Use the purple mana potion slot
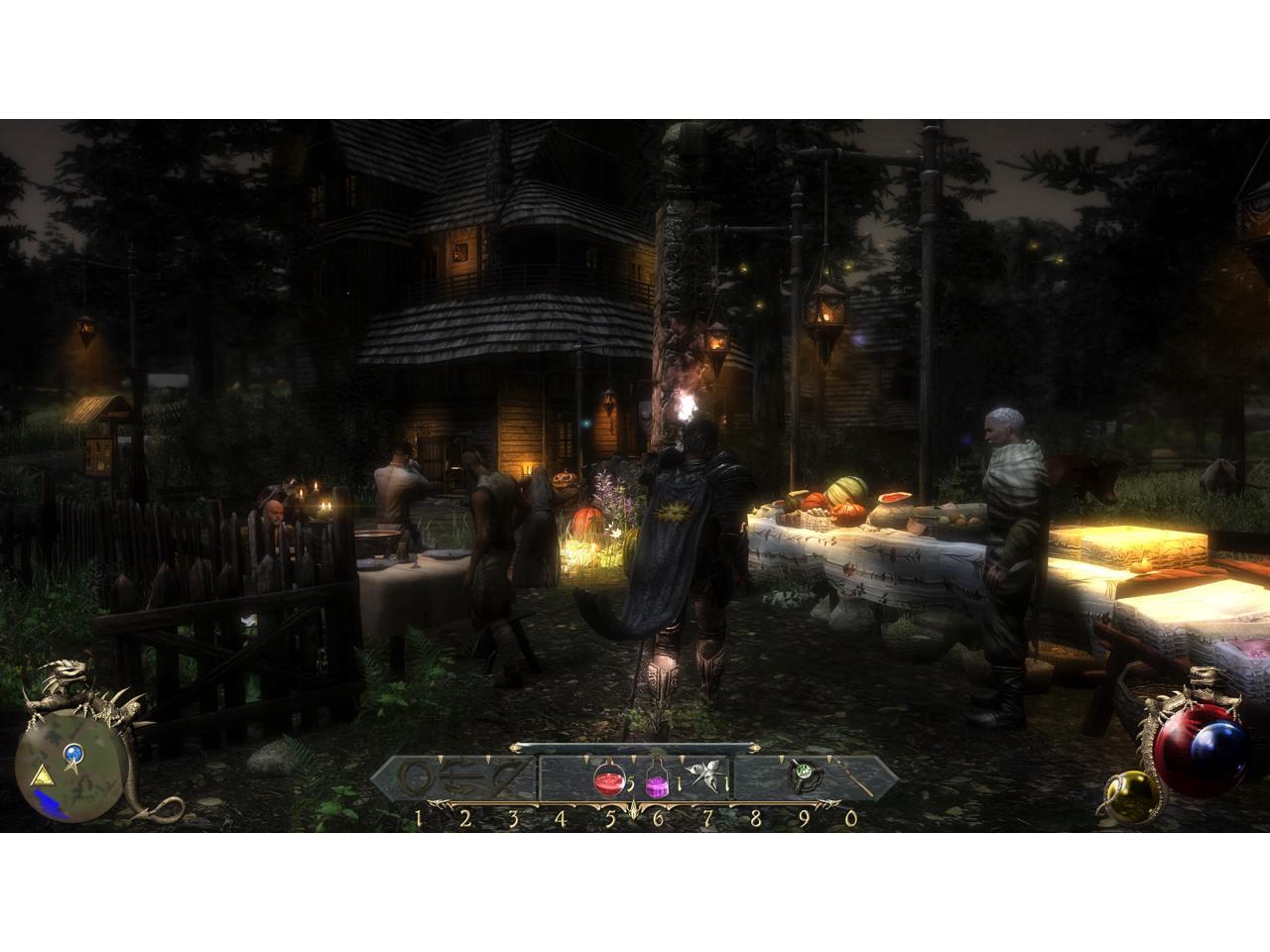Image resolution: width=1270 pixels, height=952 pixels. [657, 780]
